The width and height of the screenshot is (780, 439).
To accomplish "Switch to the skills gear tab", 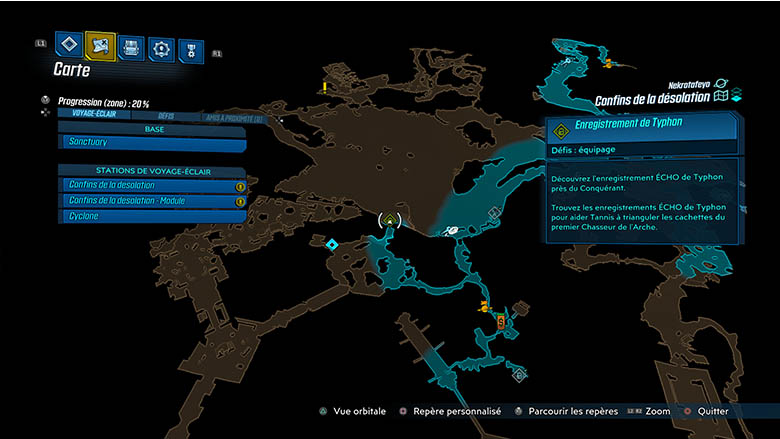I will pos(161,48).
